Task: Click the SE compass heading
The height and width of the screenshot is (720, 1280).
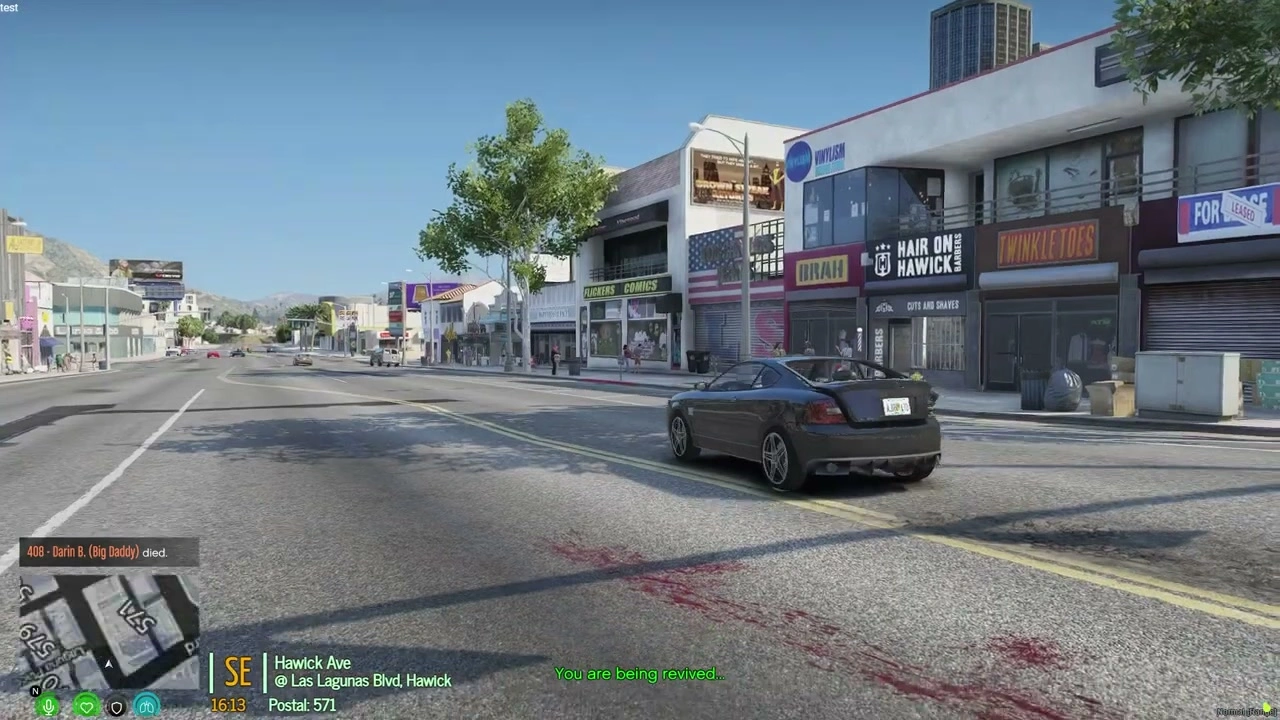Action: tap(238, 673)
